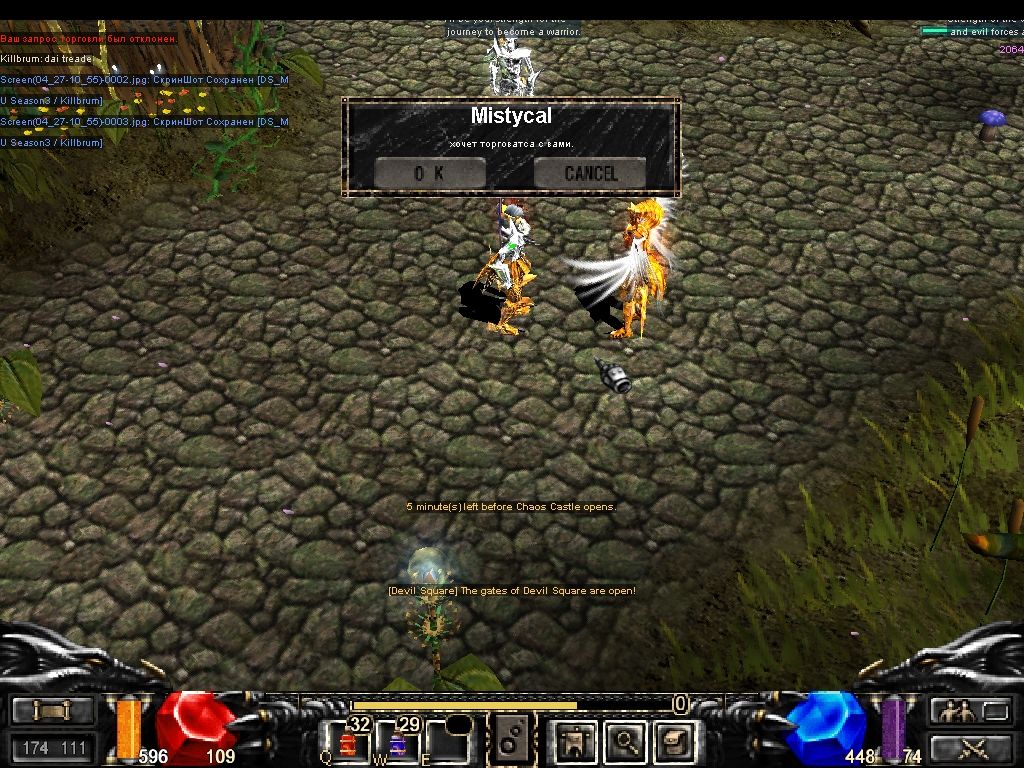Open the current skill selector button
1024x768 pixels.
(509, 741)
